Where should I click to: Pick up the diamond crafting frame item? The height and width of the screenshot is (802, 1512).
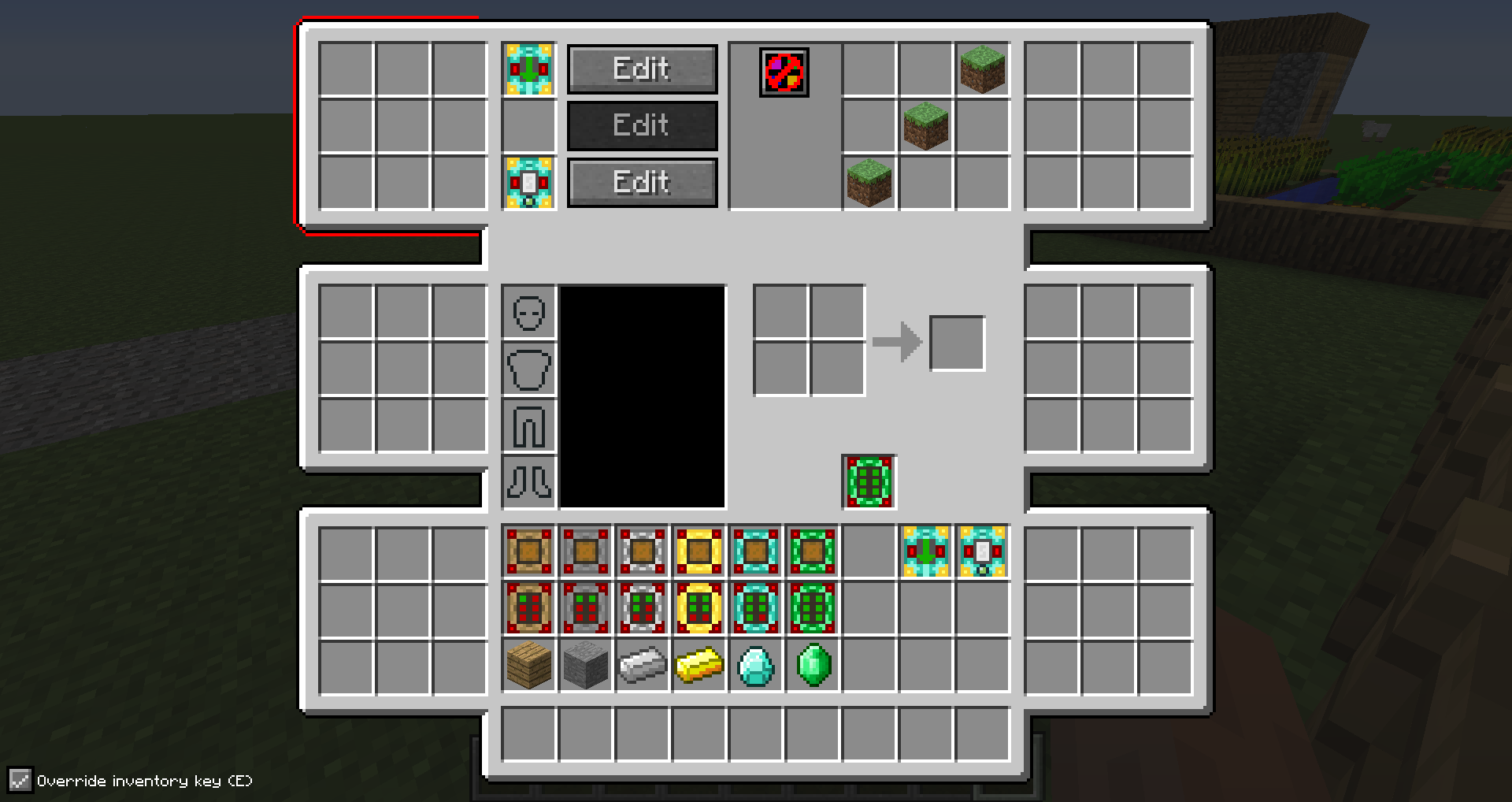pyautogui.click(x=757, y=550)
